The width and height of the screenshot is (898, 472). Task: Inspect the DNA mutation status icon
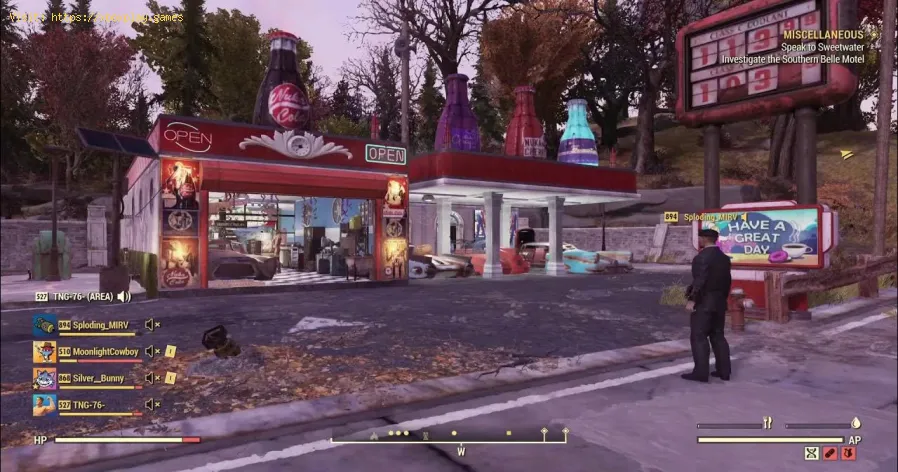tap(812, 454)
